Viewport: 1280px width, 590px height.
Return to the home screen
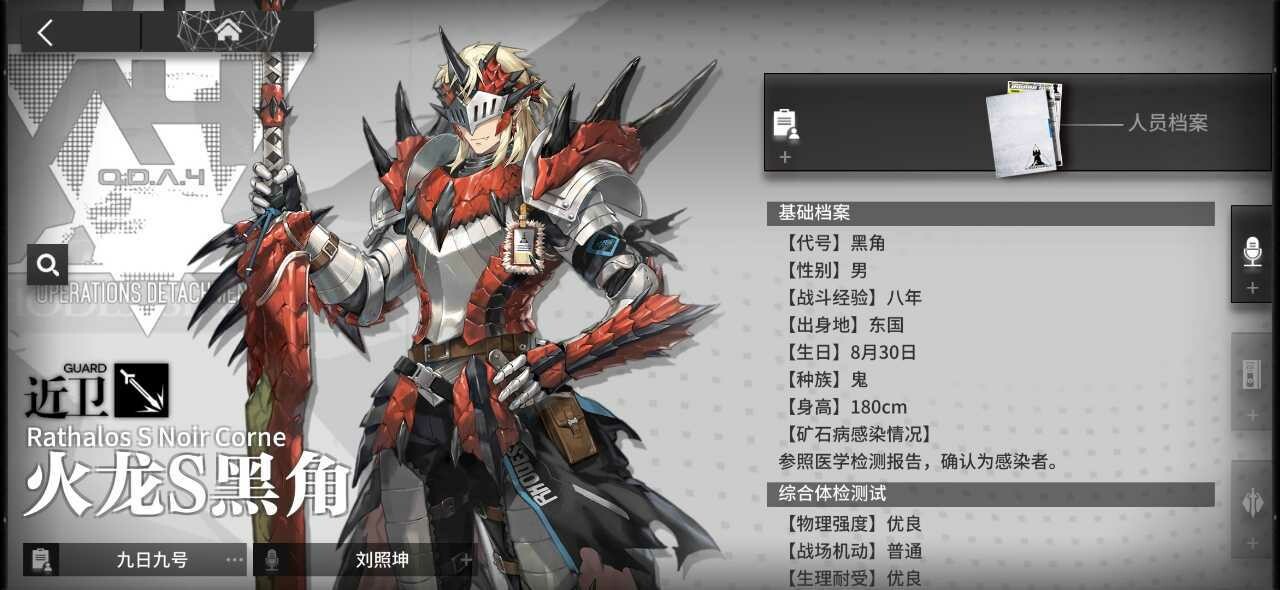pyautogui.click(x=228, y=30)
